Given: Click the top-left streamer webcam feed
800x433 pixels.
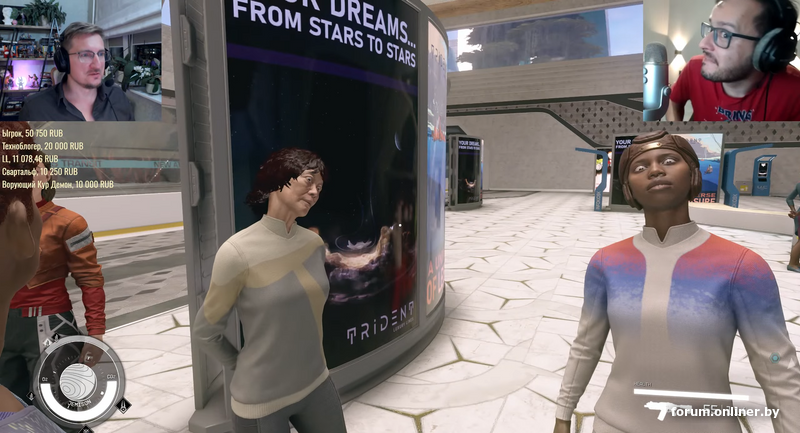Looking at the screenshot, I should coord(81,61).
